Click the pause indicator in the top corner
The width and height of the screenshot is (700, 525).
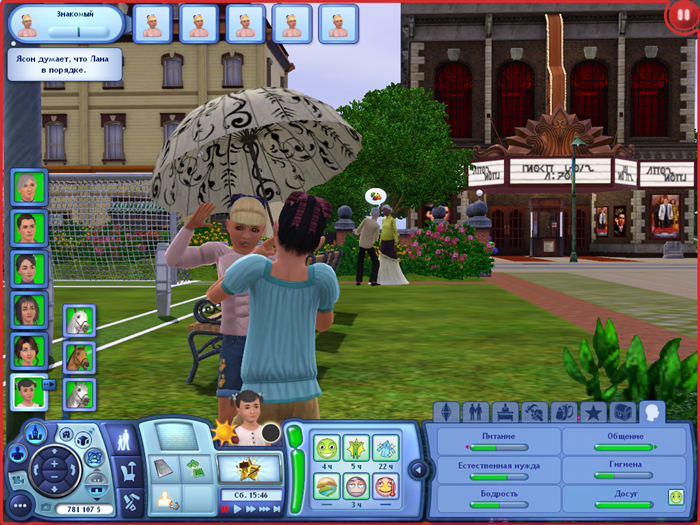[x=683, y=17]
